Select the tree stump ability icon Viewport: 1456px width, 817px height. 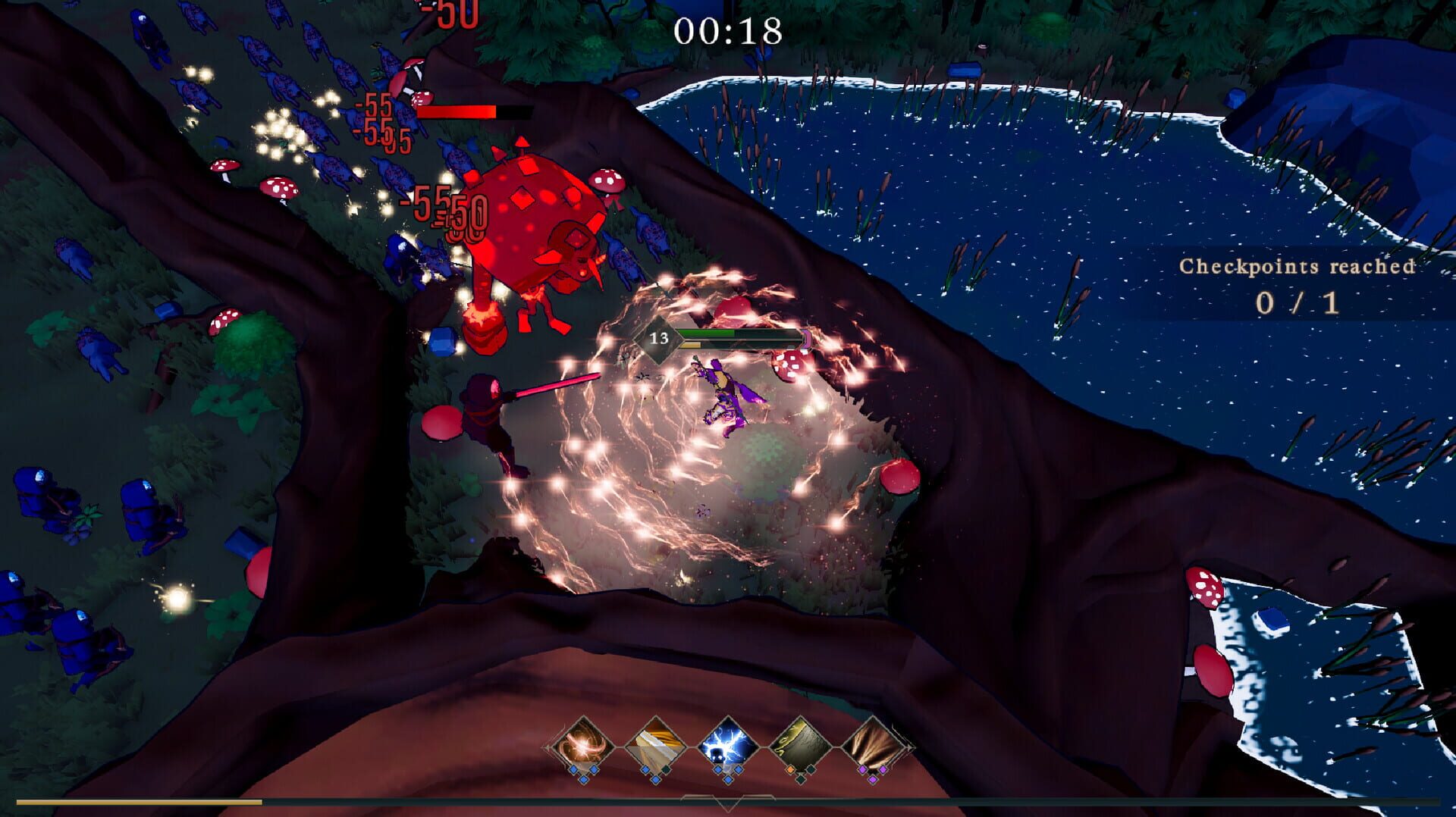799,745
